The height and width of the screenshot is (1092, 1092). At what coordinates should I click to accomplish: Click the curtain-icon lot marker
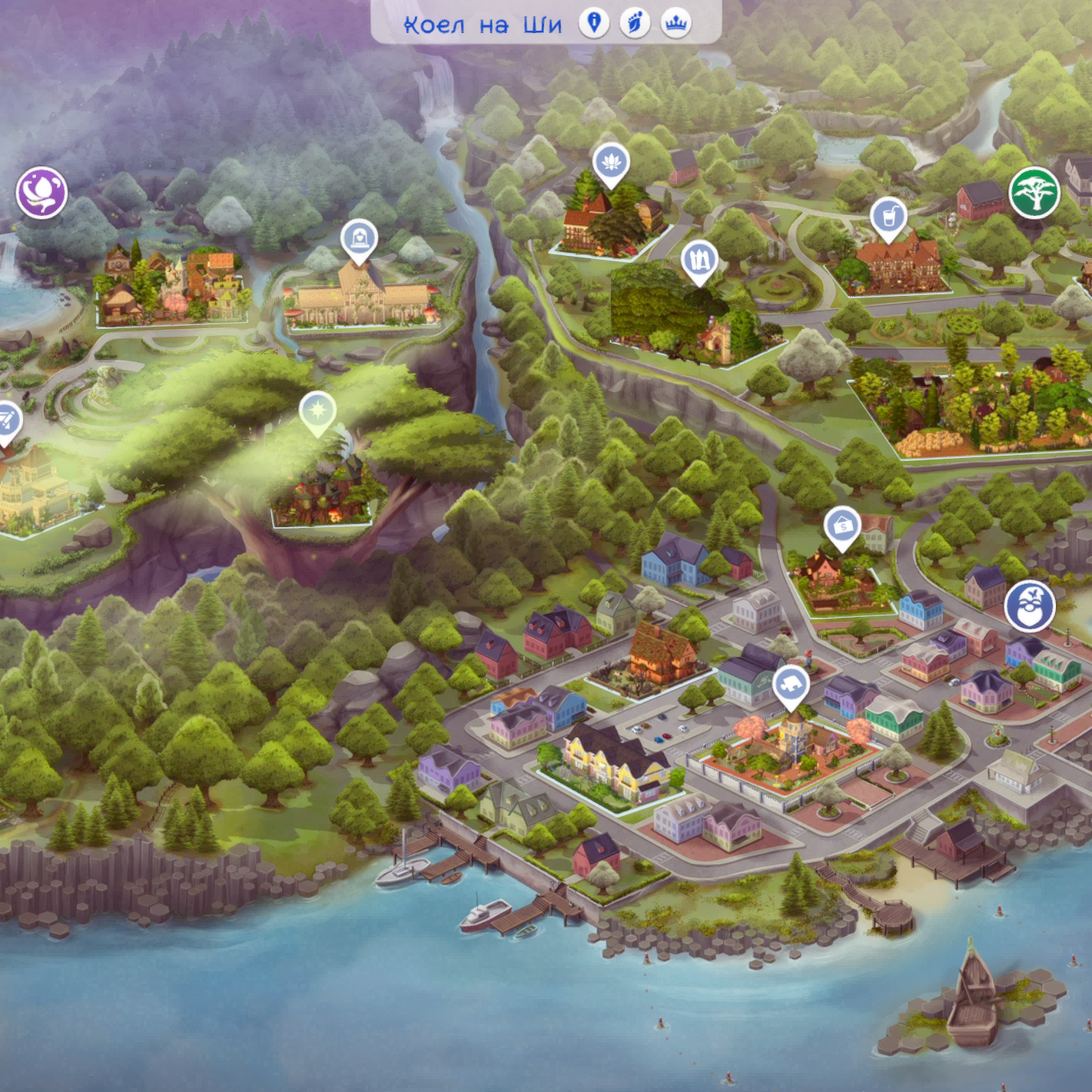(699, 260)
